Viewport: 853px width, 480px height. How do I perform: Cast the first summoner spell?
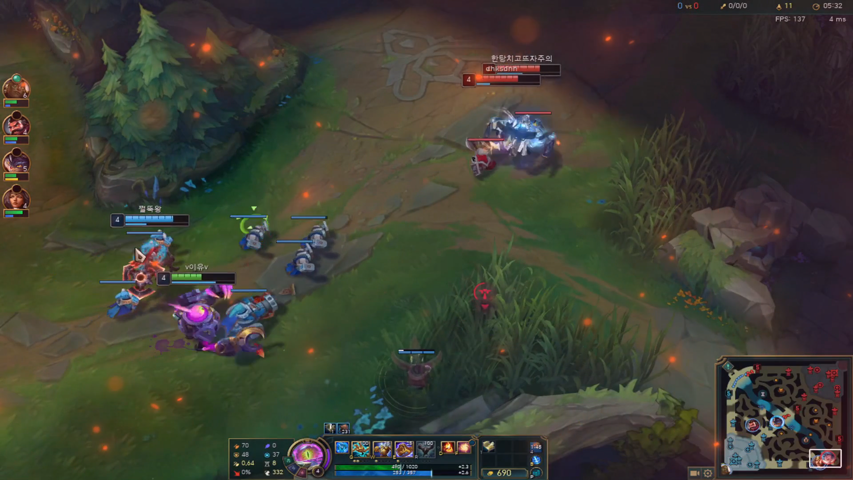coord(448,448)
